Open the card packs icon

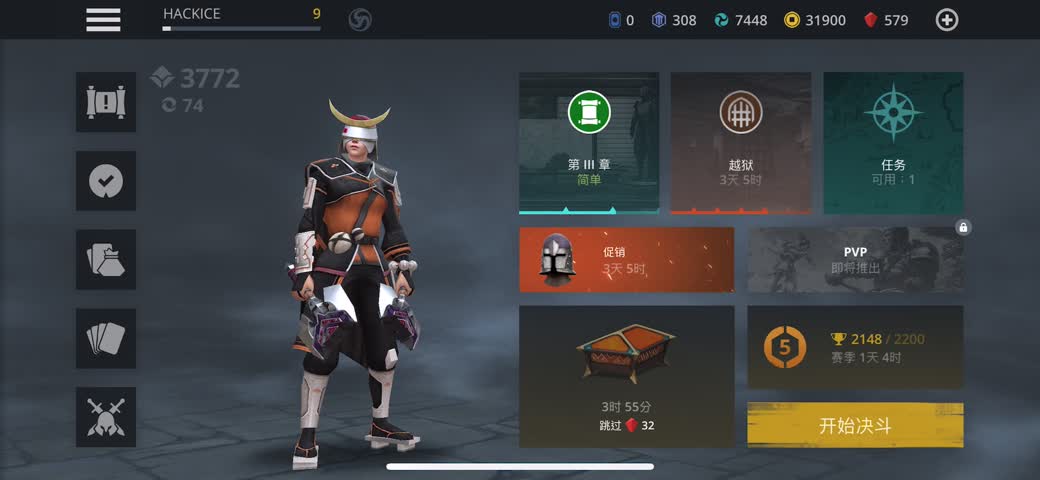tap(106, 260)
